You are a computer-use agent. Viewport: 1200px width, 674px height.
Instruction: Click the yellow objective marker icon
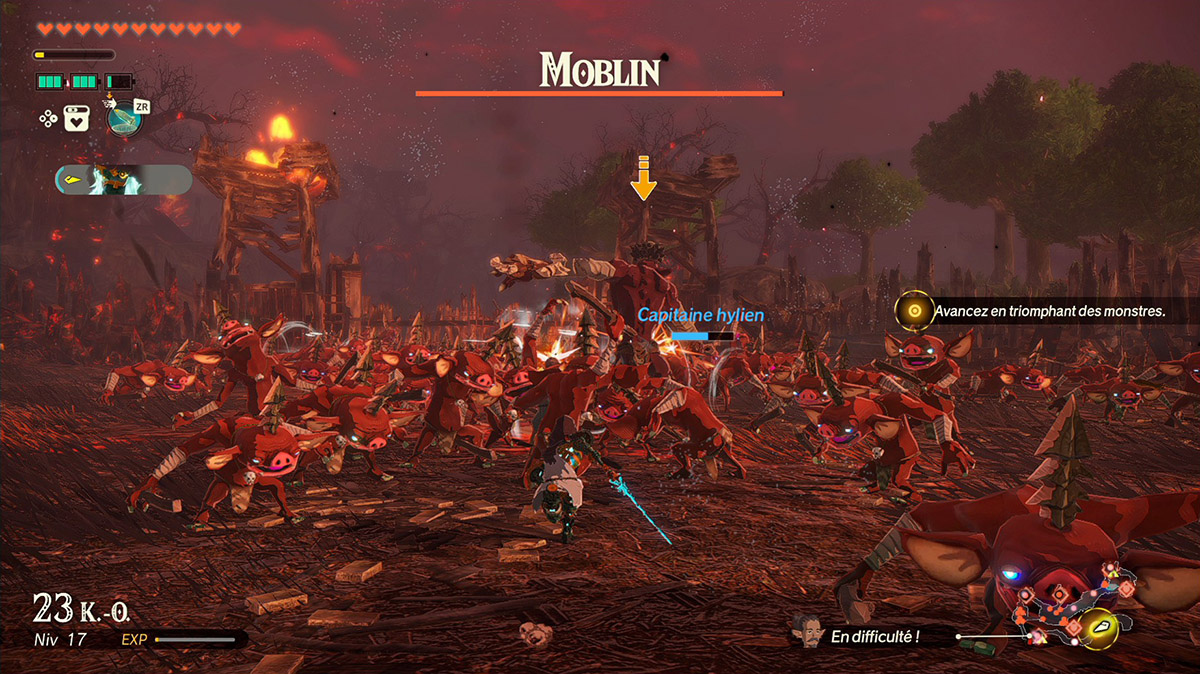[x=913, y=311]
